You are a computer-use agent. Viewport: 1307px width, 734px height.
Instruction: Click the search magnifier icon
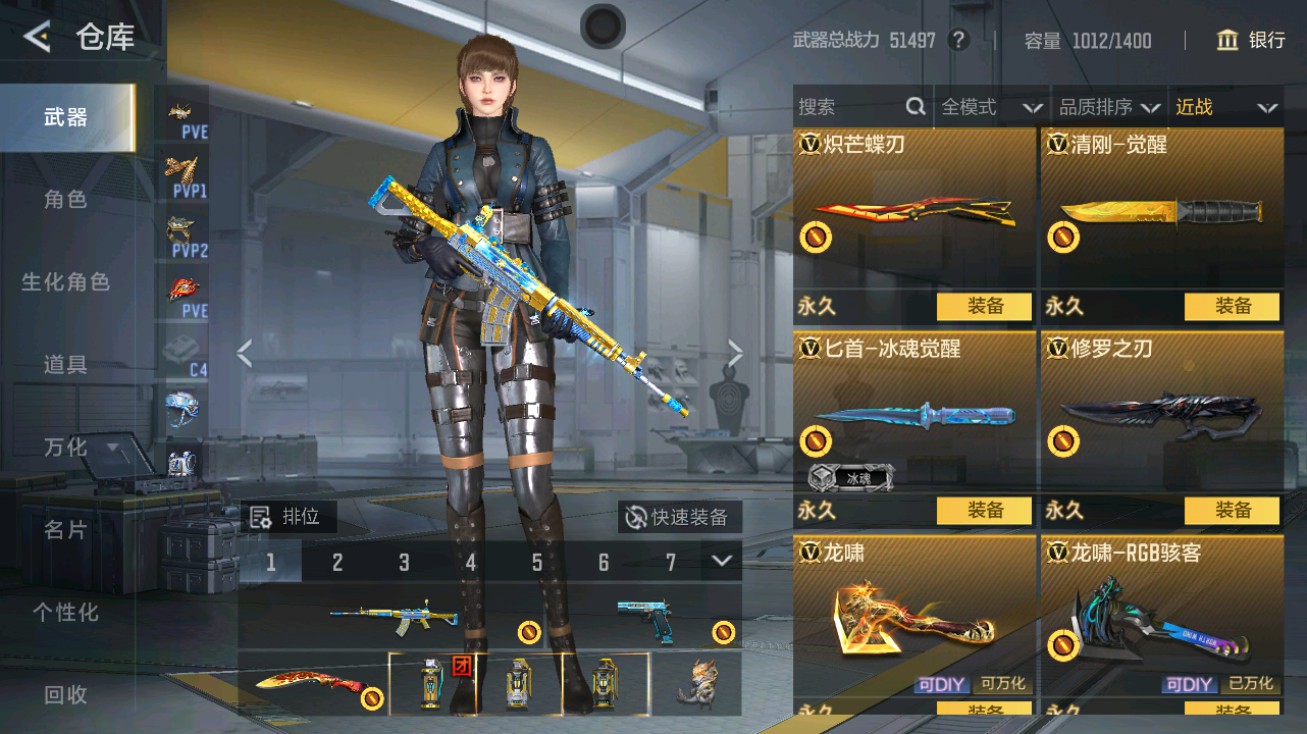tap(916, 106)
